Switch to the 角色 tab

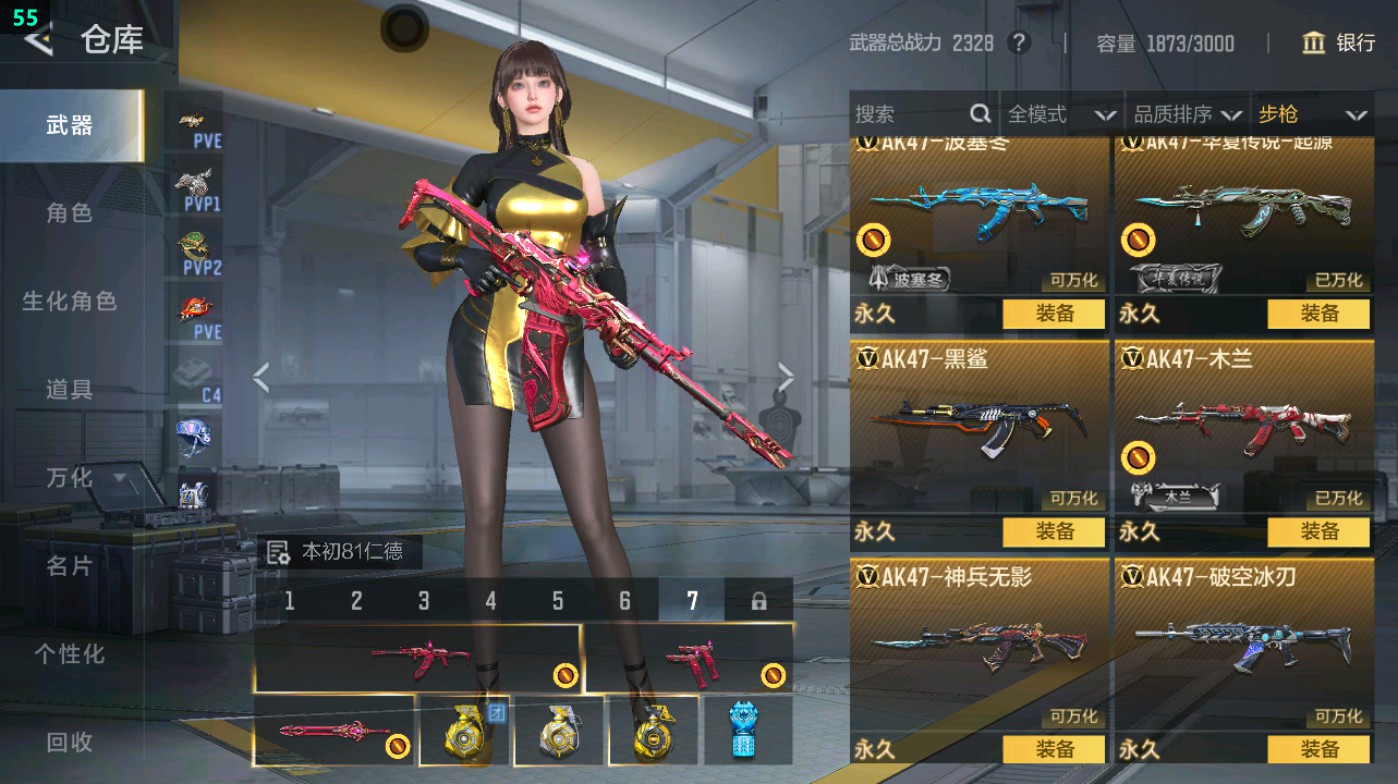click(x=69, y=213)
